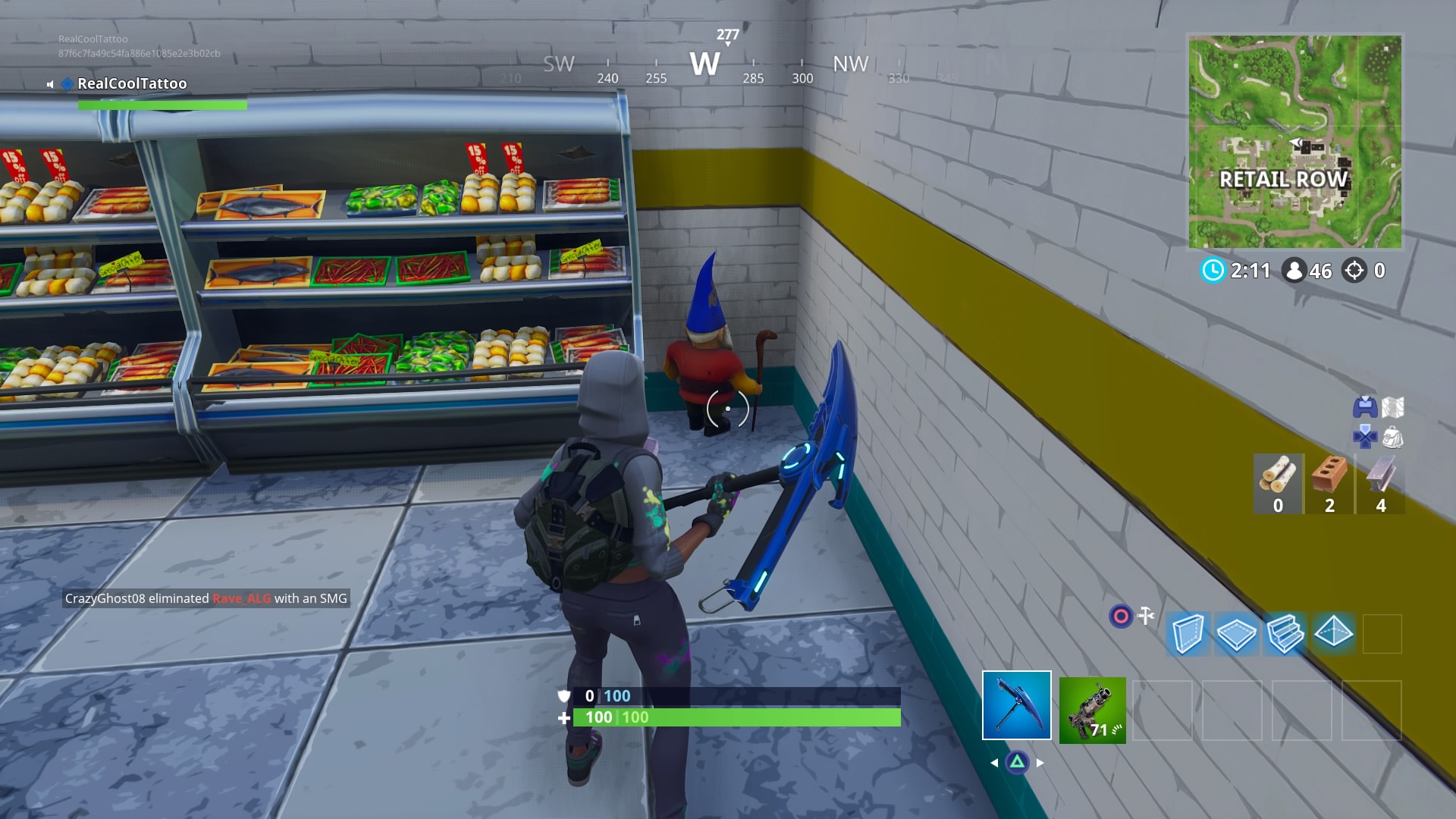Select the wall build piece icon
This screenshot has height=819, width=1456.
[1189, 634]
